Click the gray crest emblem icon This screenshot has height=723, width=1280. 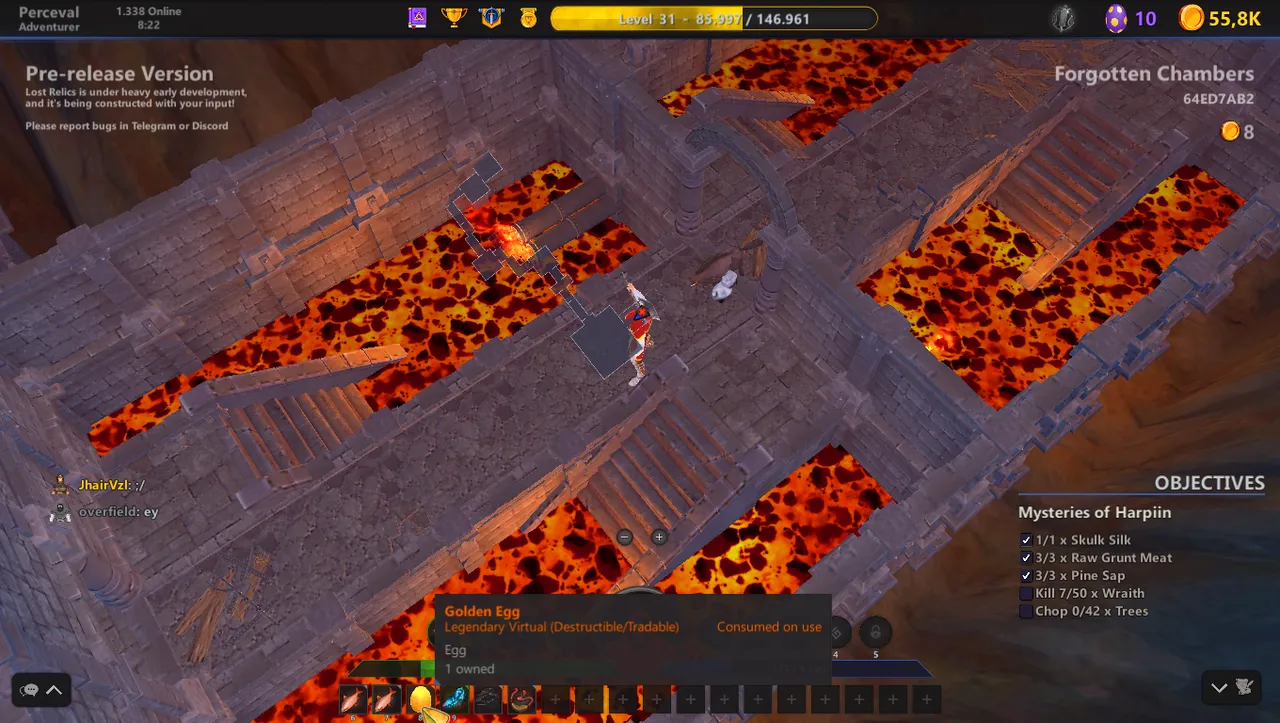pyautogui.click(x=1063, y=18)
